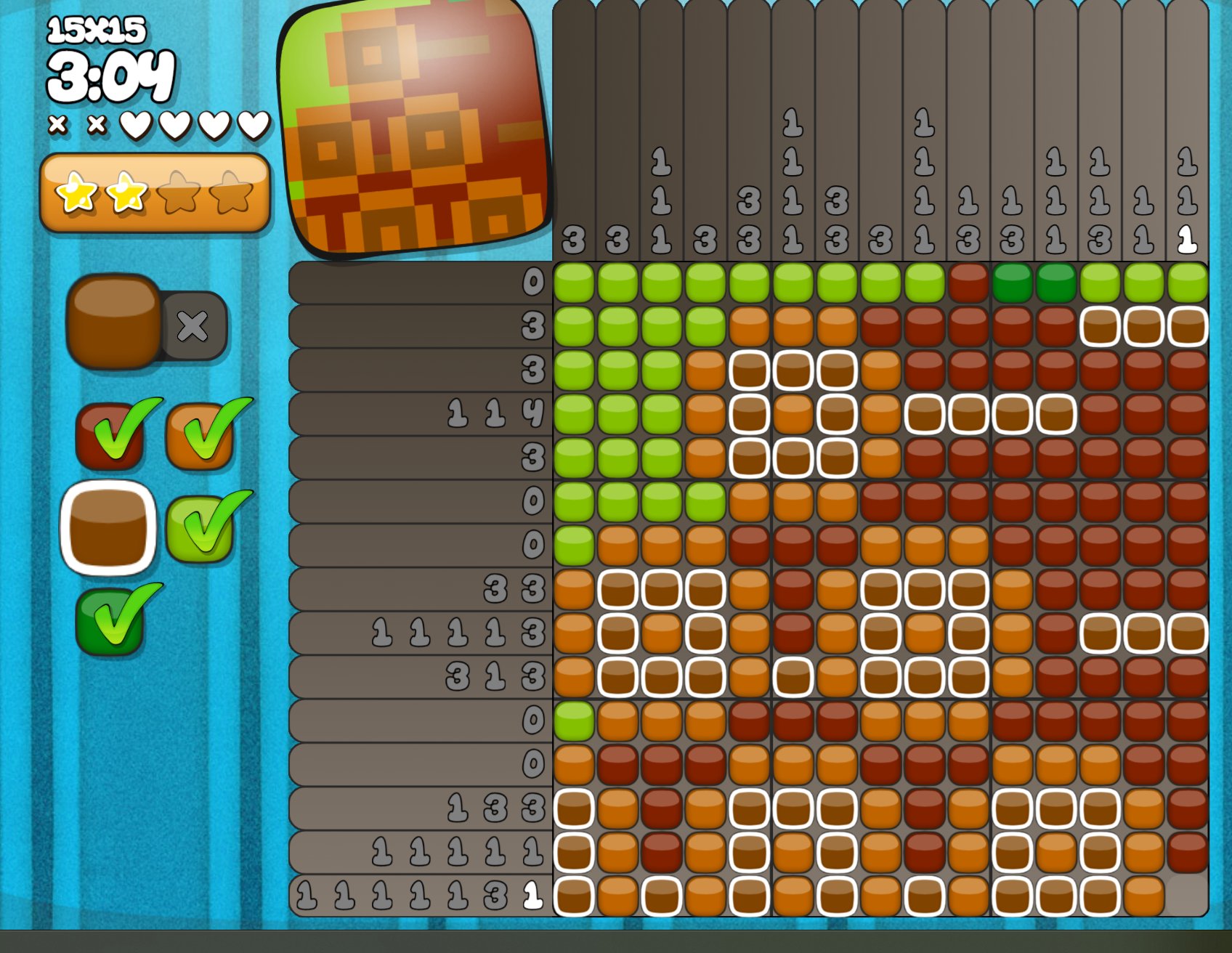Select the dark red color swatch
The width and height of the screenshot is (1232, 953).
109,436
